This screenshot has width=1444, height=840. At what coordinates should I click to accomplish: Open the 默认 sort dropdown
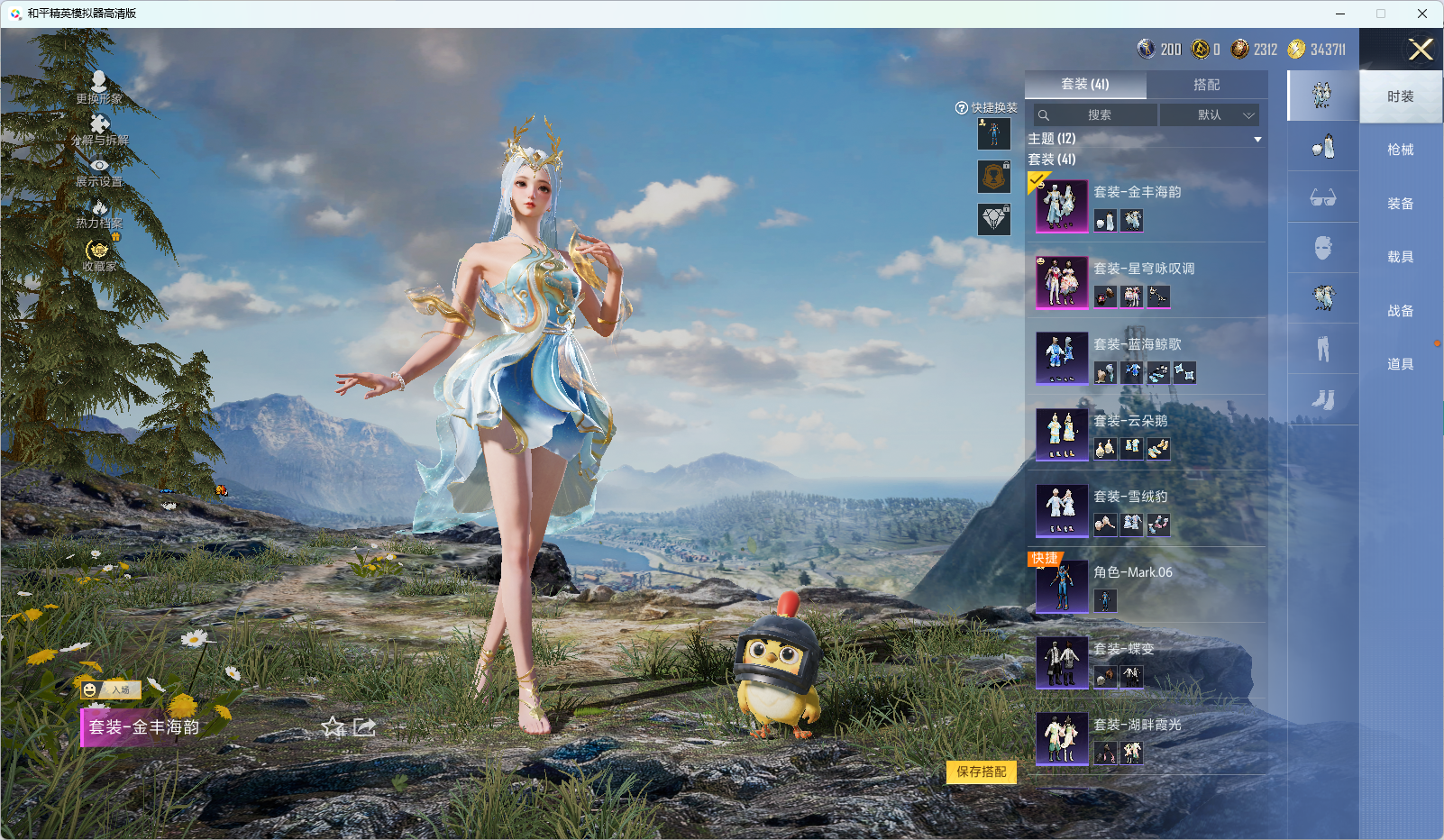click(x=1209, y=115)
